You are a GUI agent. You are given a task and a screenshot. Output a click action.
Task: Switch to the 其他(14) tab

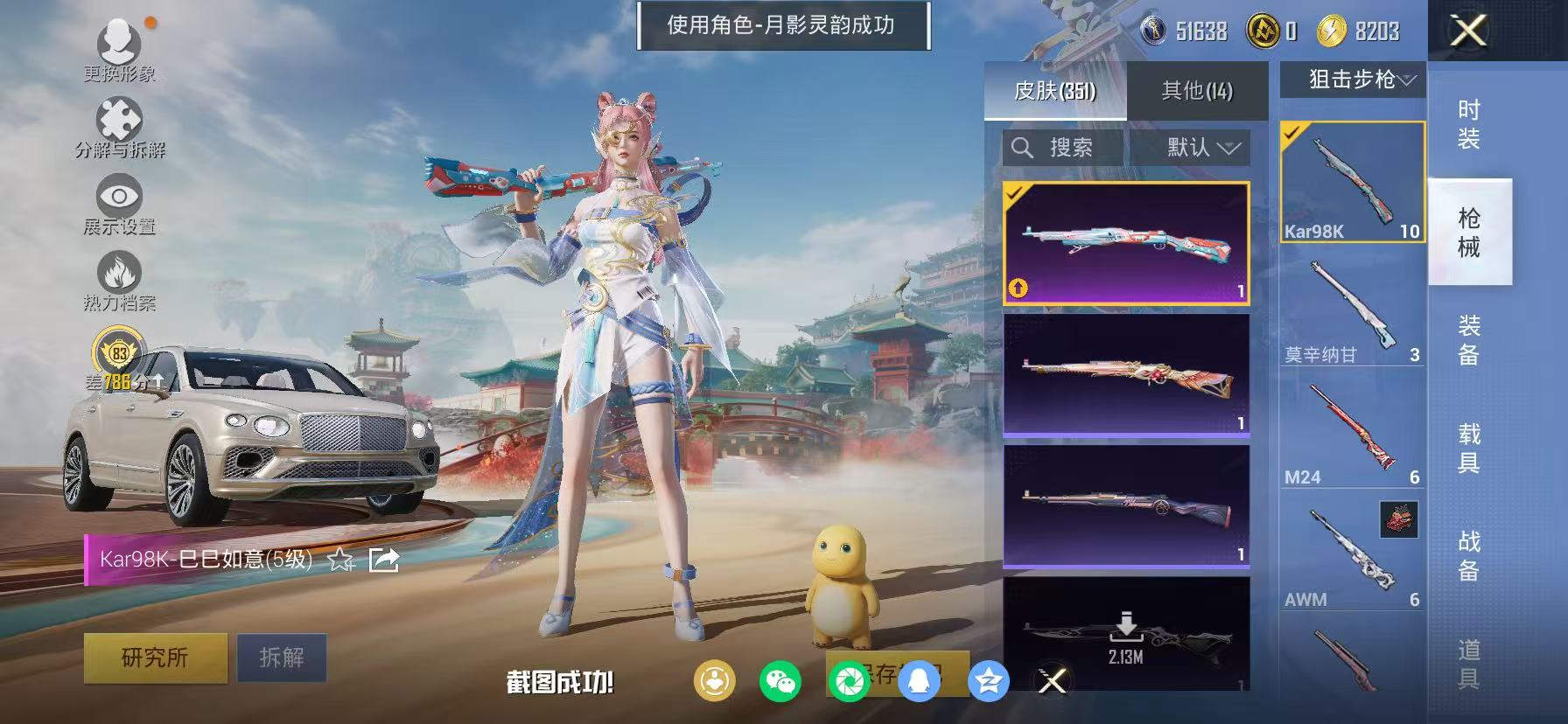point(1196,91)
